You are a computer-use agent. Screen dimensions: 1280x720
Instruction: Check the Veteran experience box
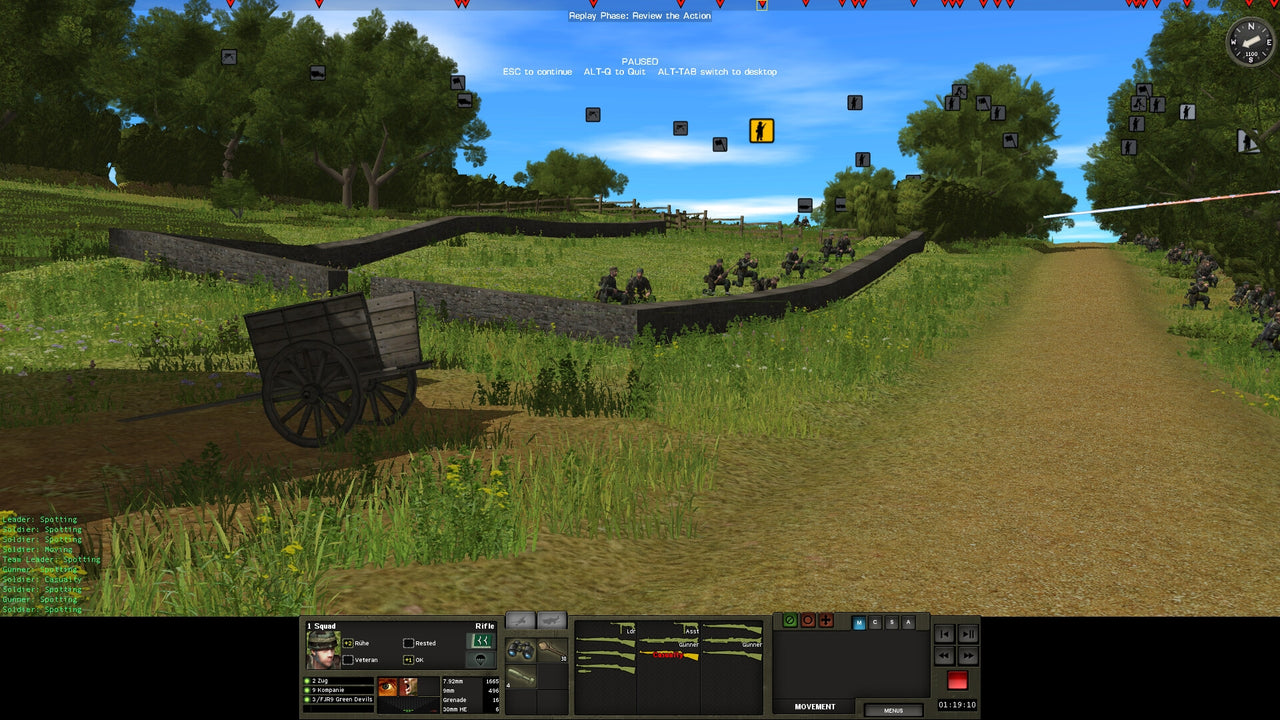[x=348, y=661]
